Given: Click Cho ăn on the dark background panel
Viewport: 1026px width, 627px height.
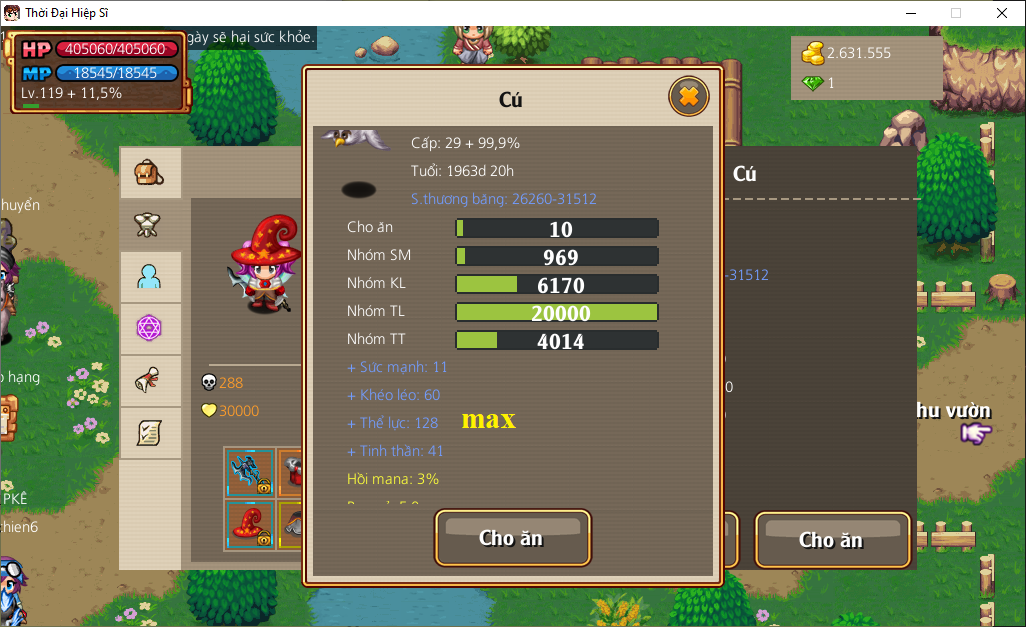Looking at the screenshot, I should (831, 540).
